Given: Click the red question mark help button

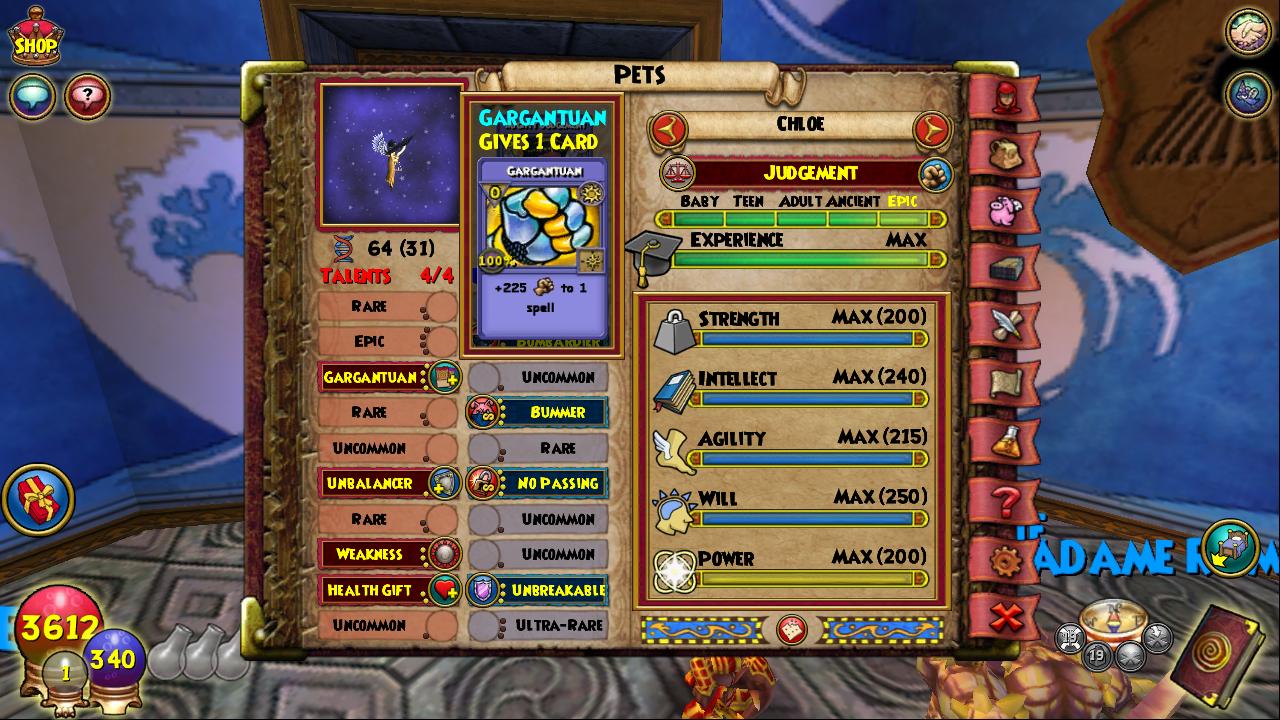Looking at the screenshot, I should [x=87, y=97].
